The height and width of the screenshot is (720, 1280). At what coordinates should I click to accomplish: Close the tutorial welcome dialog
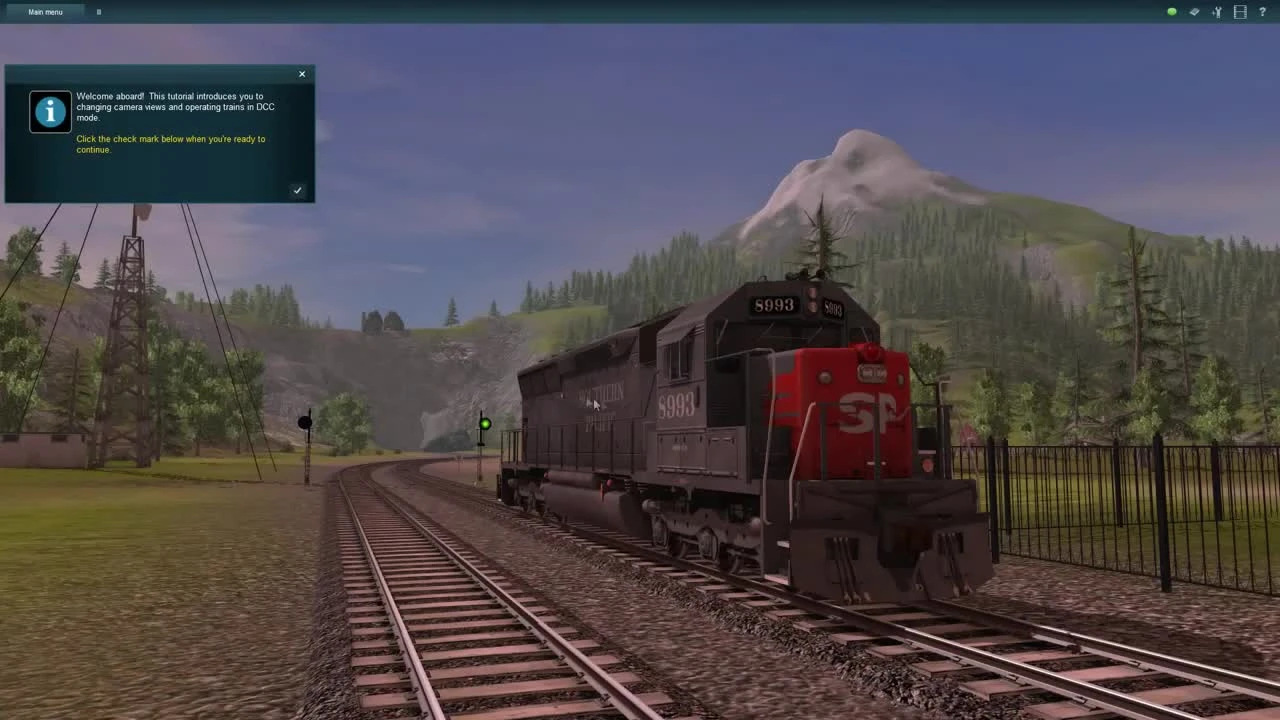(301, 73)
